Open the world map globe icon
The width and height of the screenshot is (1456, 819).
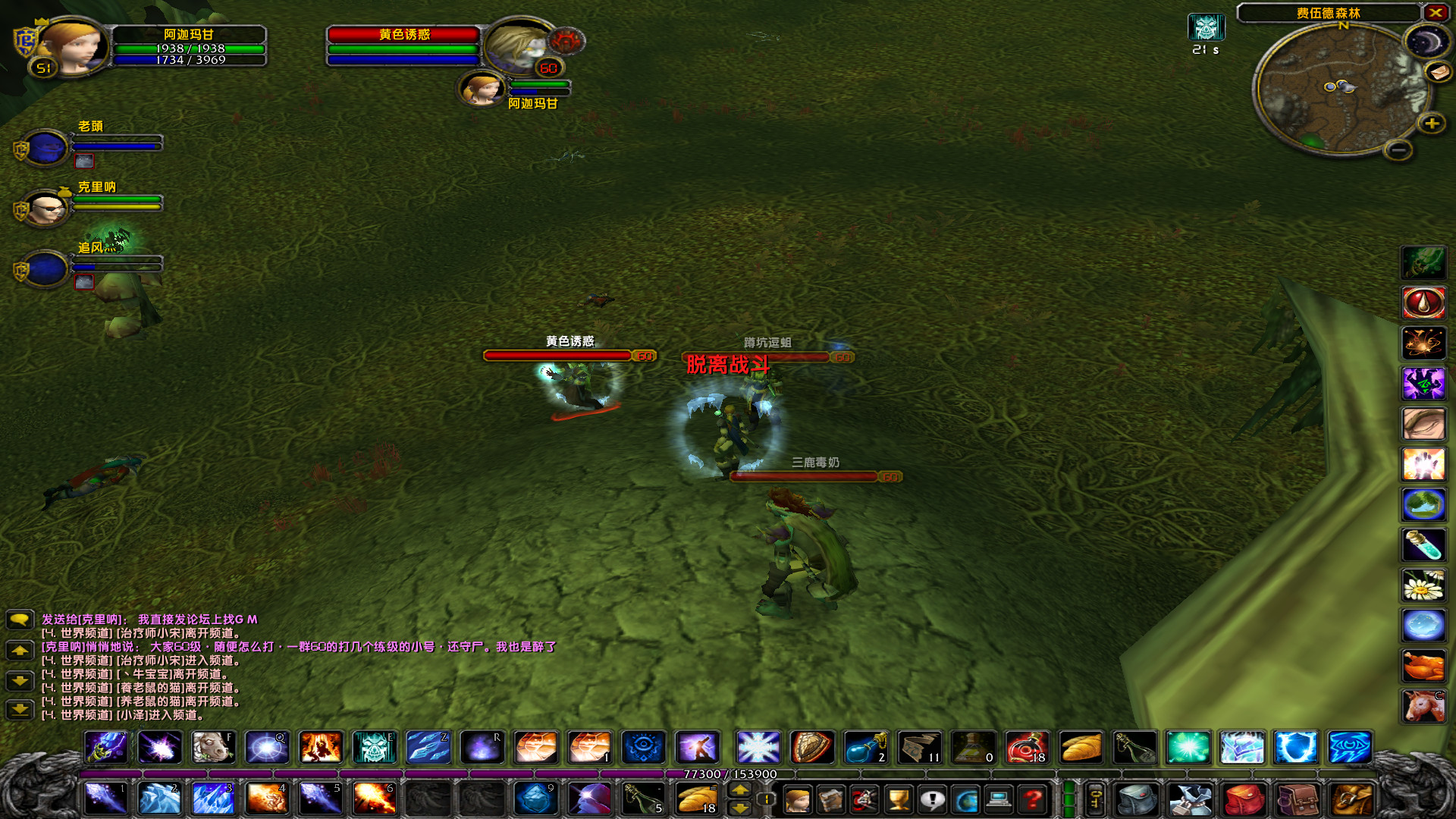coord(966,799)
